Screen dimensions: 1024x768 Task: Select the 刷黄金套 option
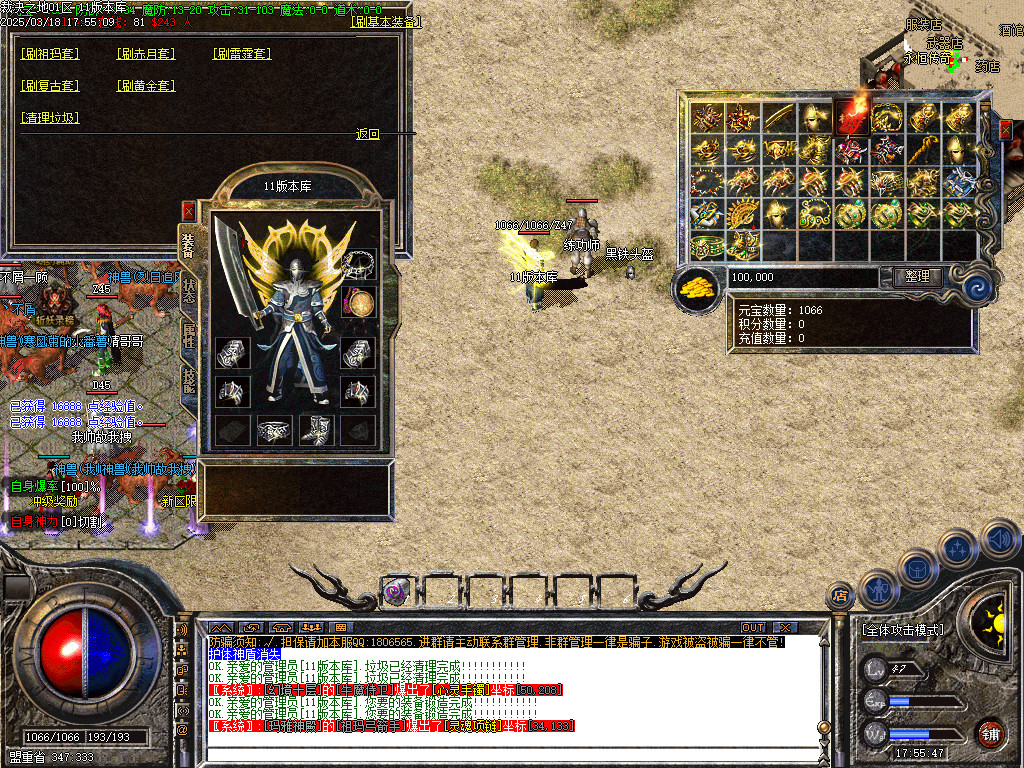(146, 86)
